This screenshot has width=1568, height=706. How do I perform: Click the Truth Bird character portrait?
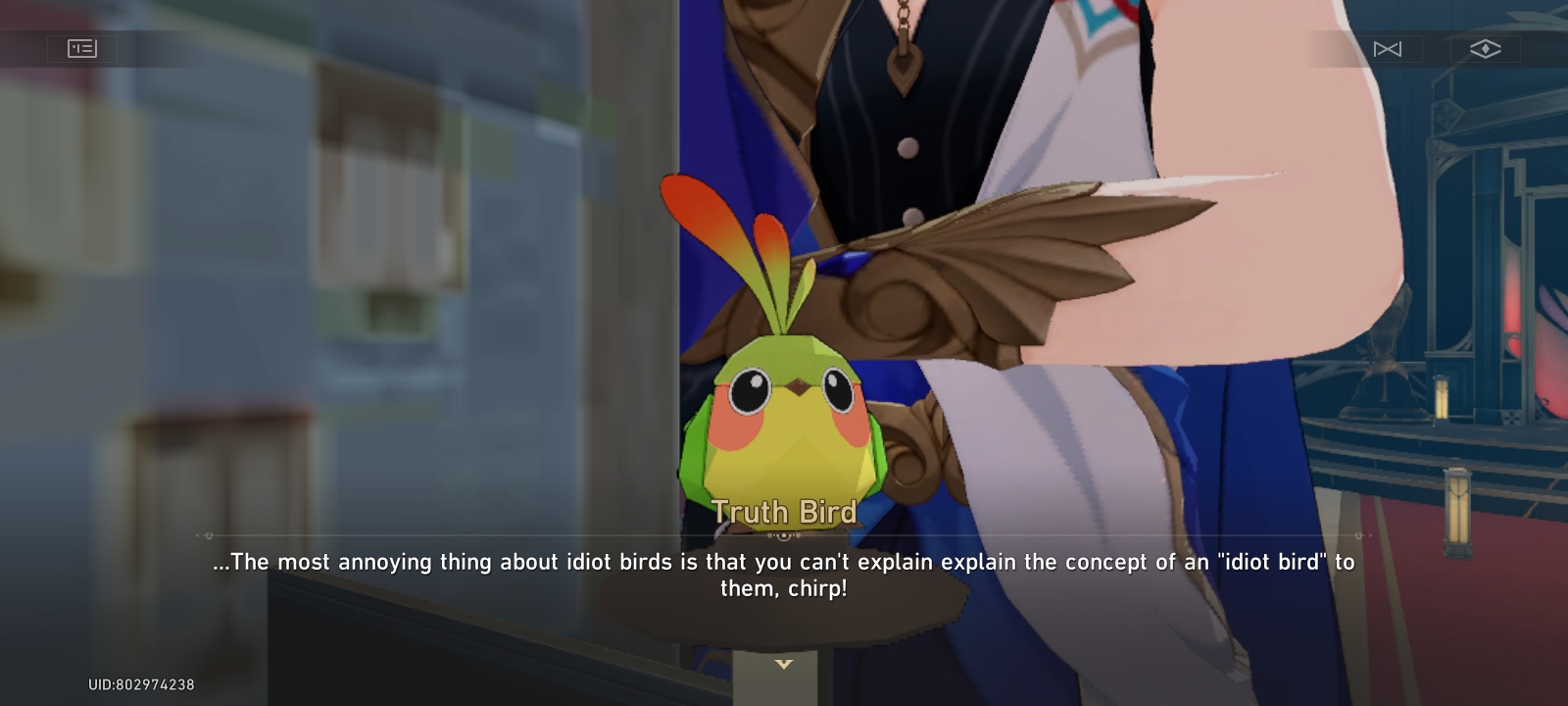tap(784, 392)
